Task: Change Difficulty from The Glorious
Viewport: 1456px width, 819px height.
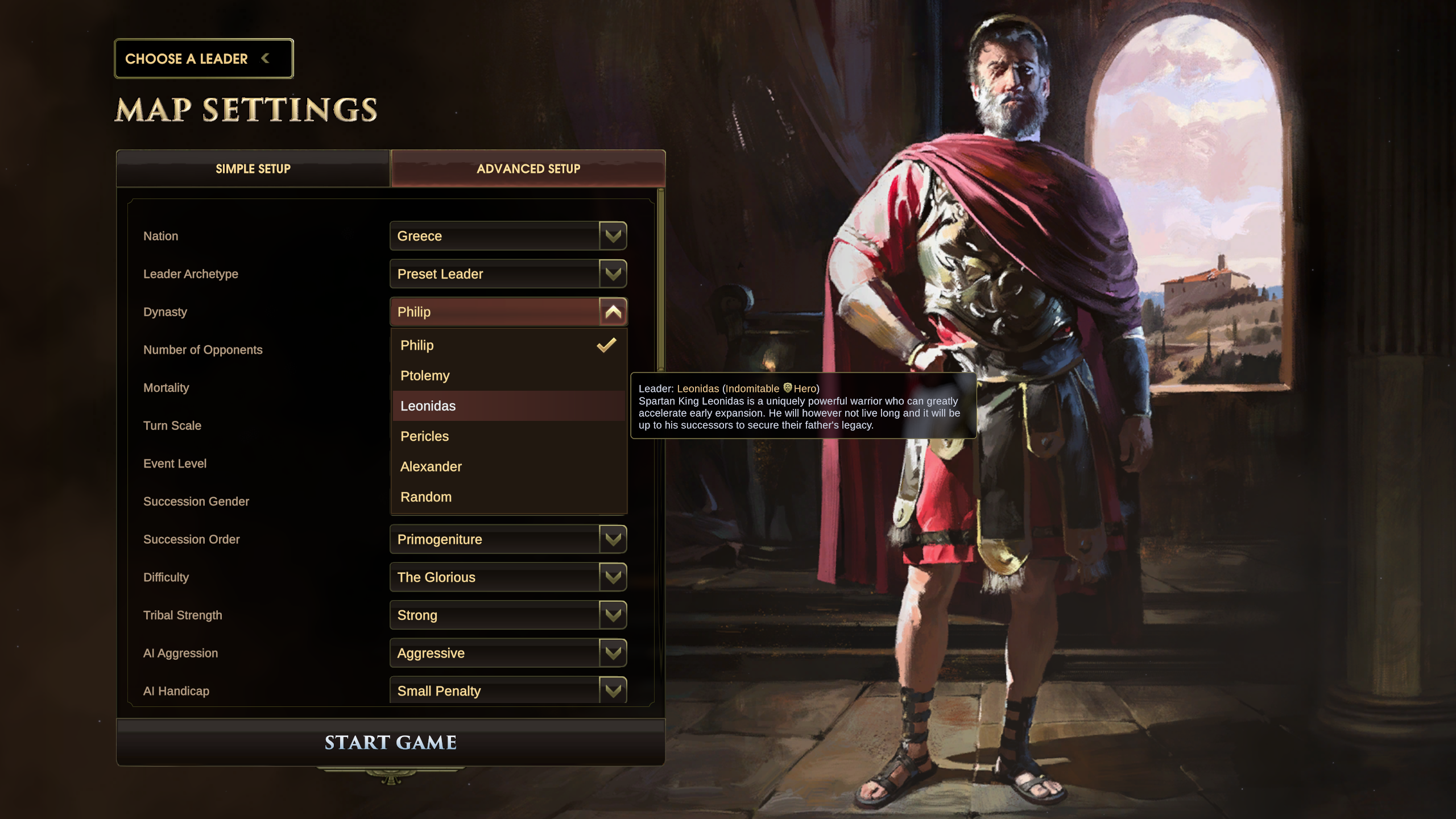Action: (508, 577)
